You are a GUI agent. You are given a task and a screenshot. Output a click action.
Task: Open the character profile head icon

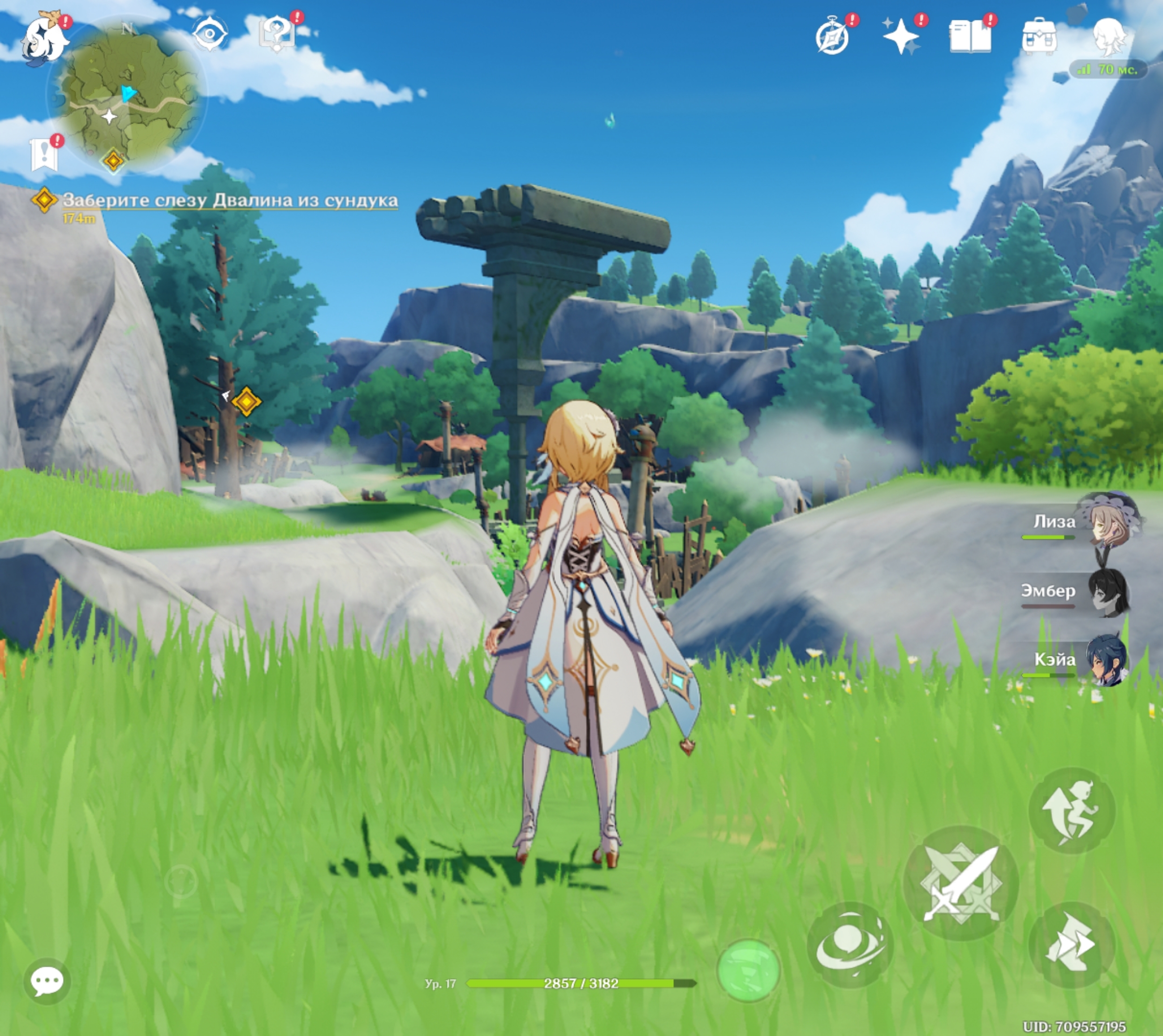(x=1109, y=35)
